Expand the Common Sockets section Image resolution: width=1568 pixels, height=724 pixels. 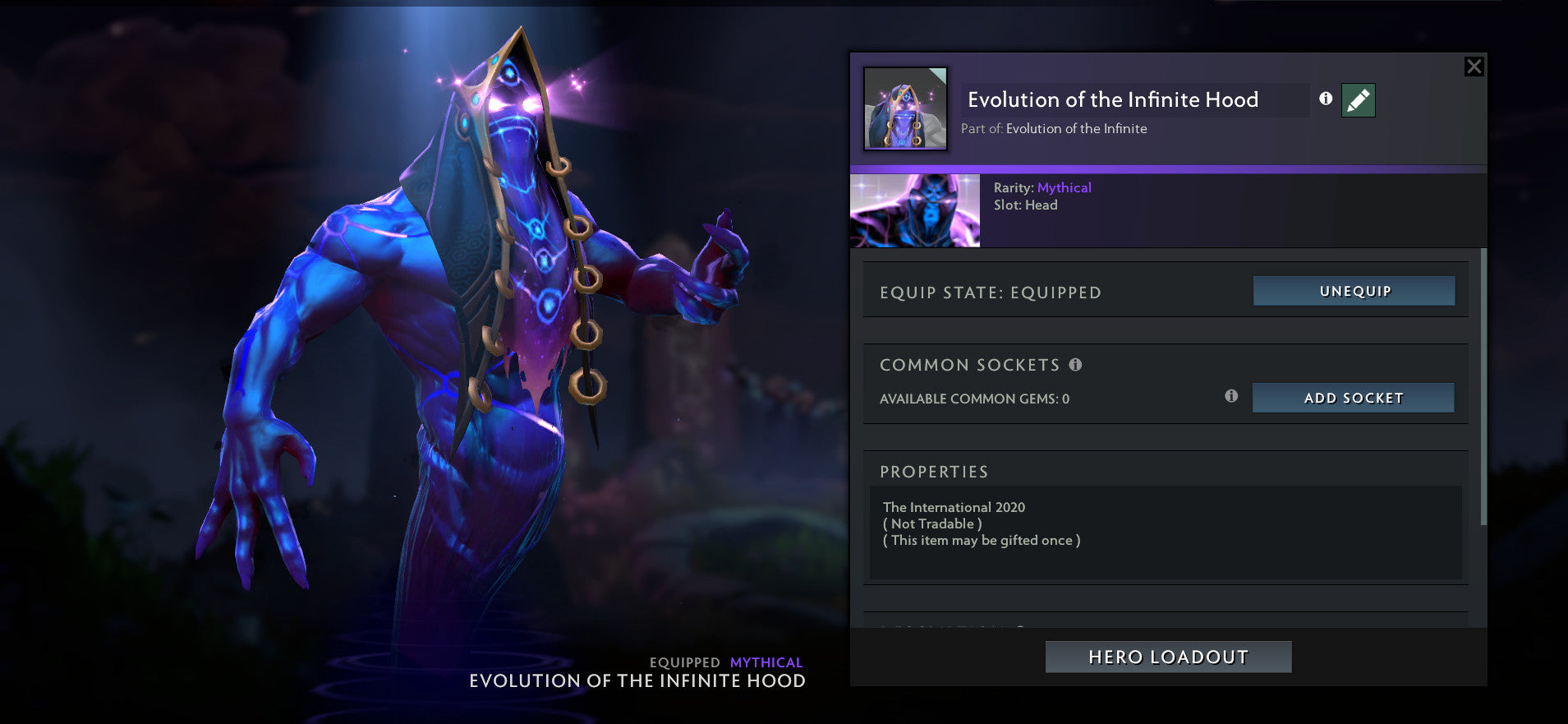[969, 364]
